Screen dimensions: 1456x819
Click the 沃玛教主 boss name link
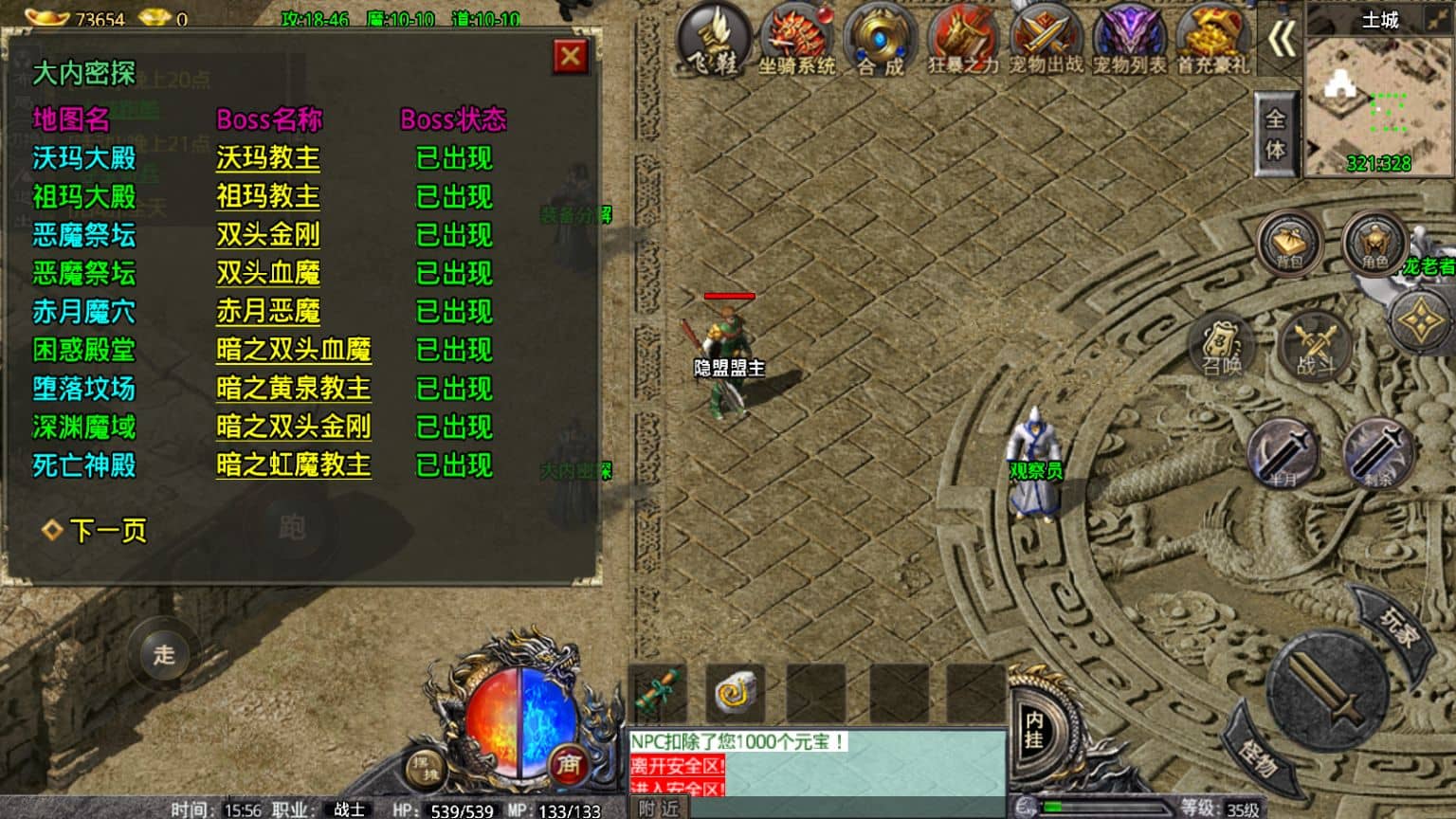coord(268,159)
